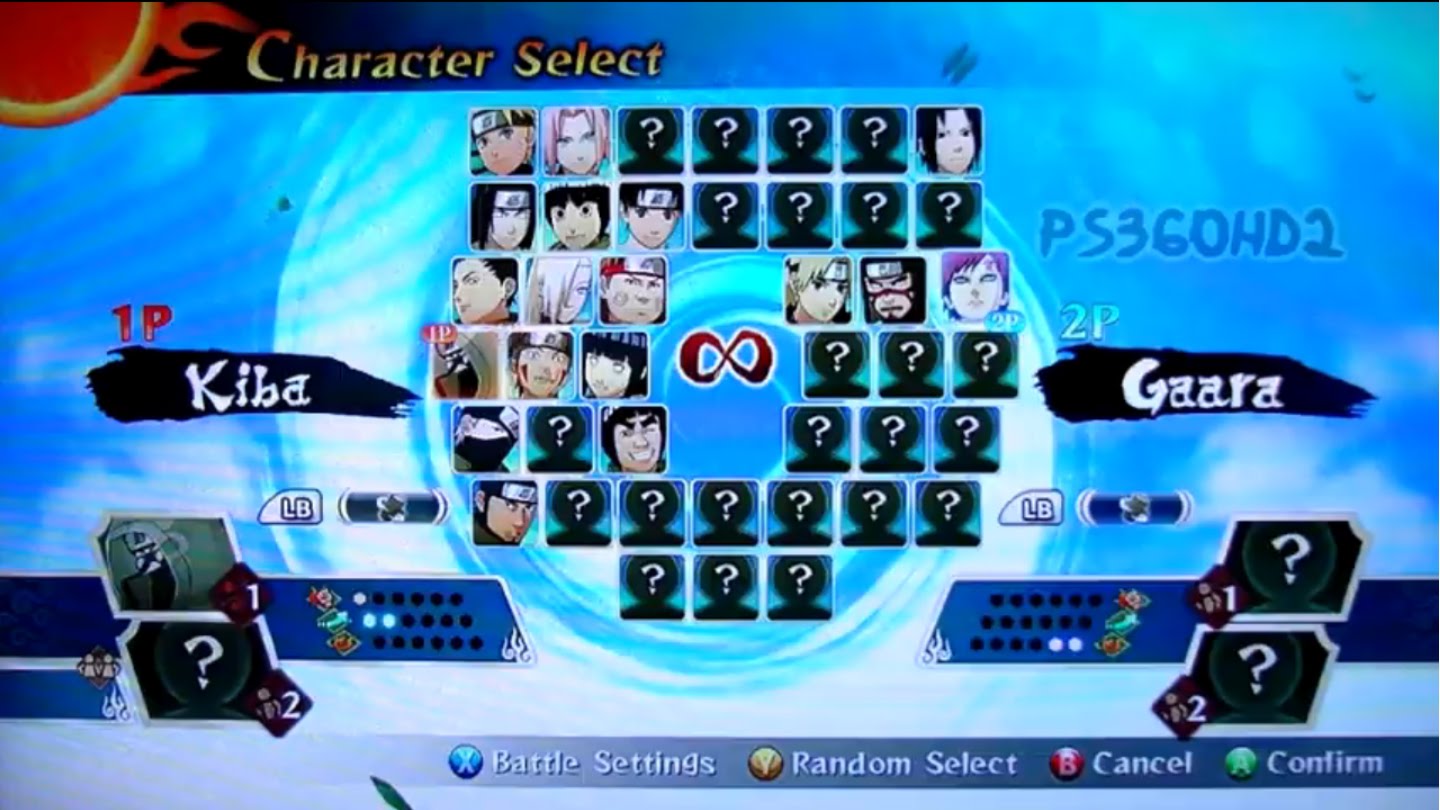Select Naruto's character portrait
The width and height of the screenshot is (1440, 810).
pyautogui.click(x=500, y=140)
